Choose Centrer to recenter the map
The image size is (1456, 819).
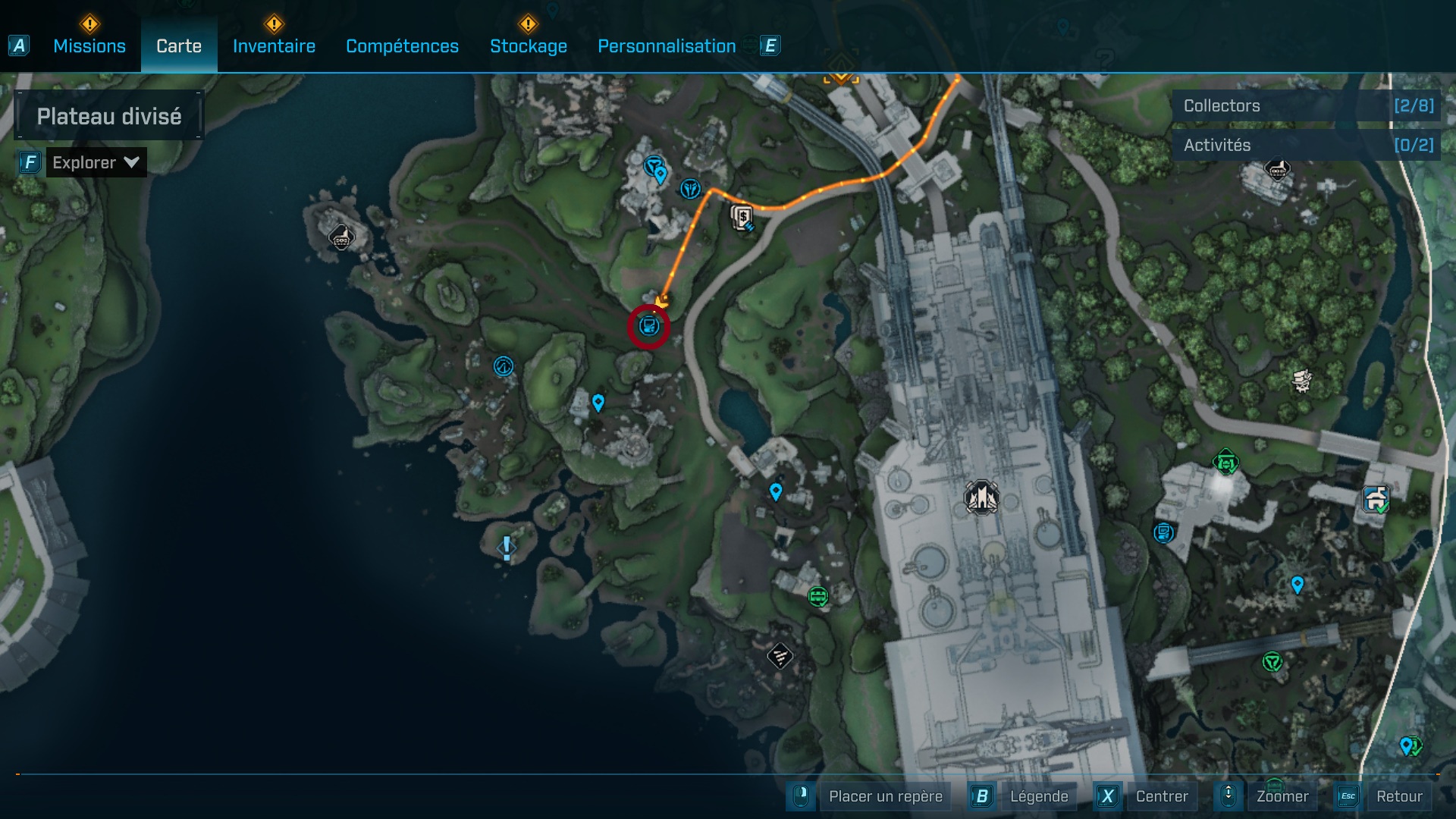(x=1161, y=796)
